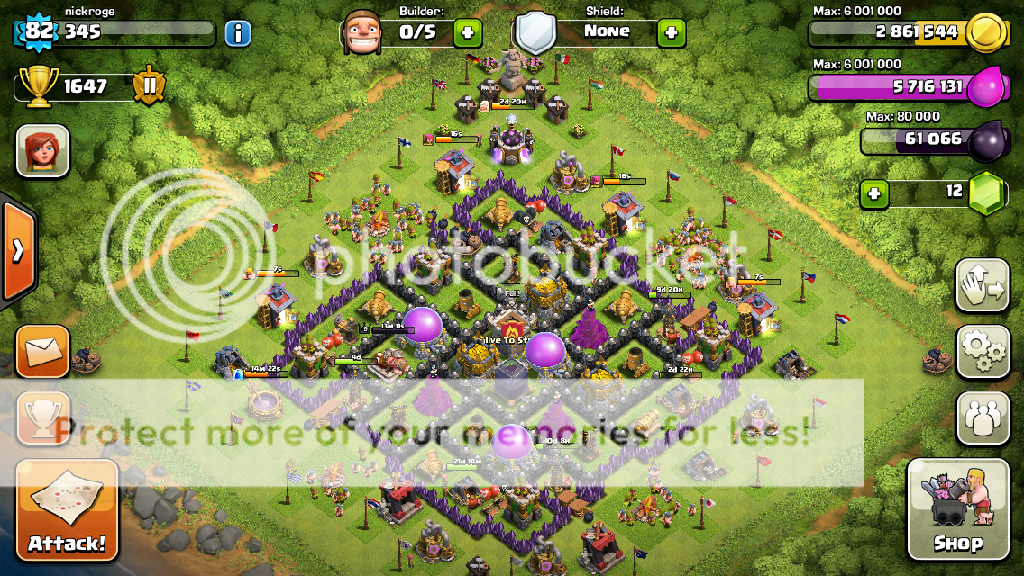The image size is (1024, 576).
Task: Add a shield with the green plus
Action: coord(670,32)
